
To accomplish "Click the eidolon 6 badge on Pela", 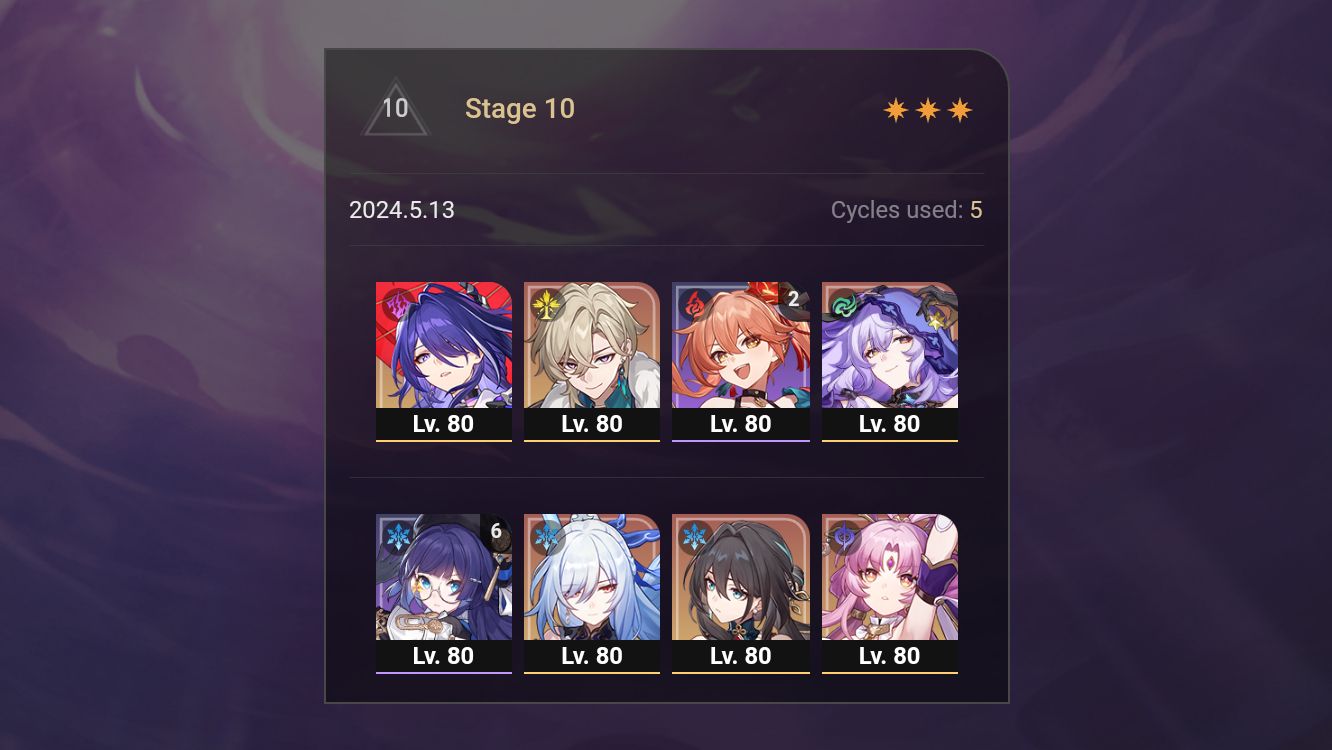I will pos(494,531).
